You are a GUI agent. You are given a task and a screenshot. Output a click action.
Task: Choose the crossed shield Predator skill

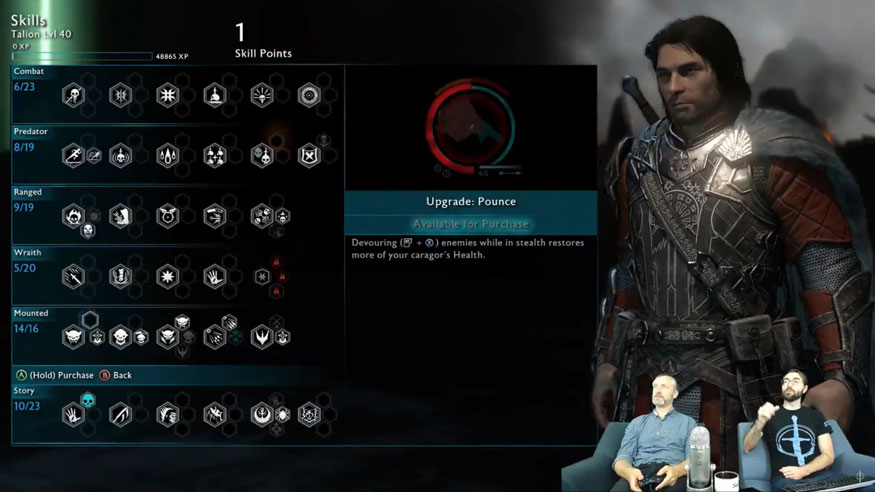tap(309, 156)
